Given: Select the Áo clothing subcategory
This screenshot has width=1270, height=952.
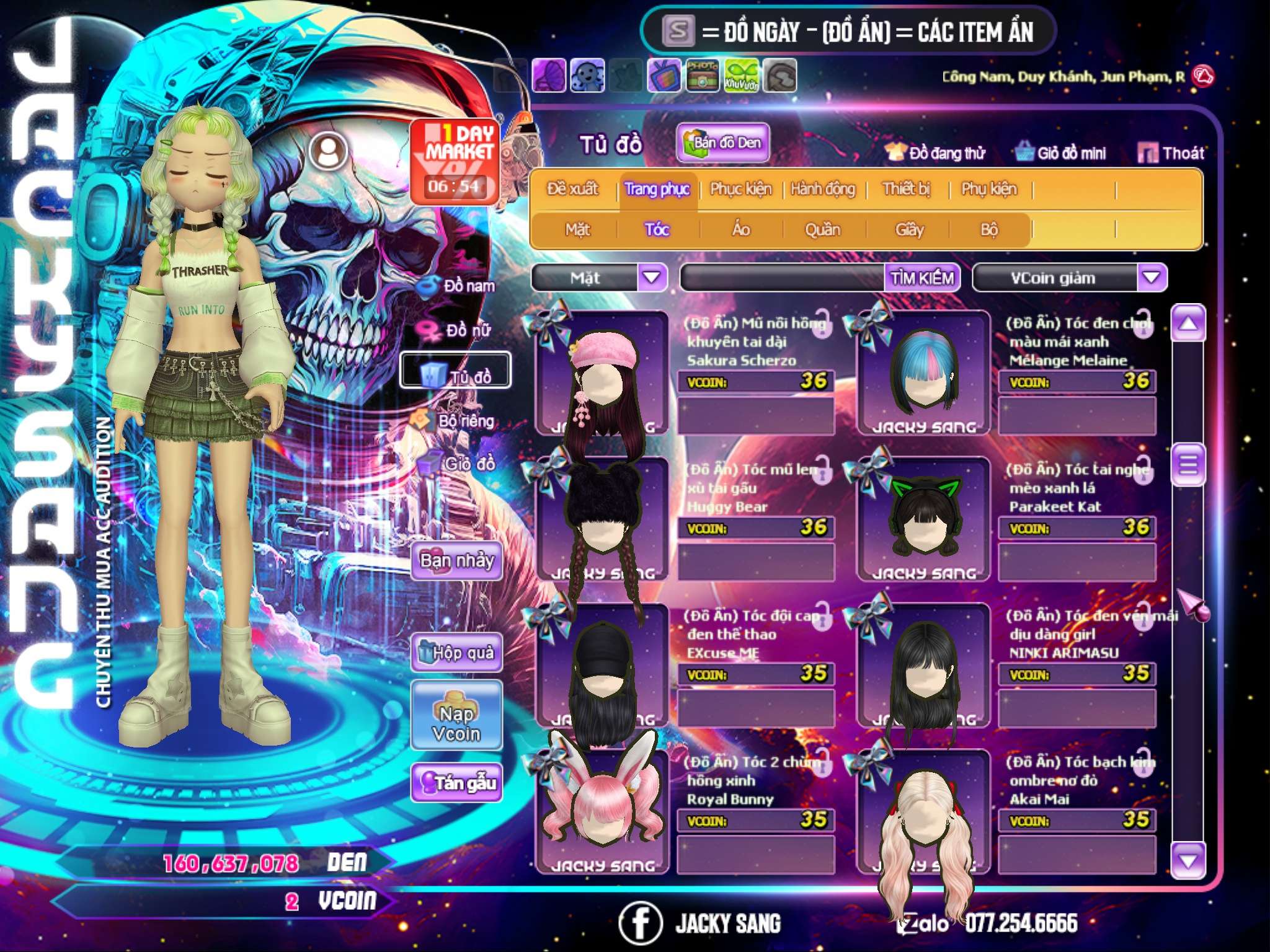Looking at the screenshot, I should 740,230.
